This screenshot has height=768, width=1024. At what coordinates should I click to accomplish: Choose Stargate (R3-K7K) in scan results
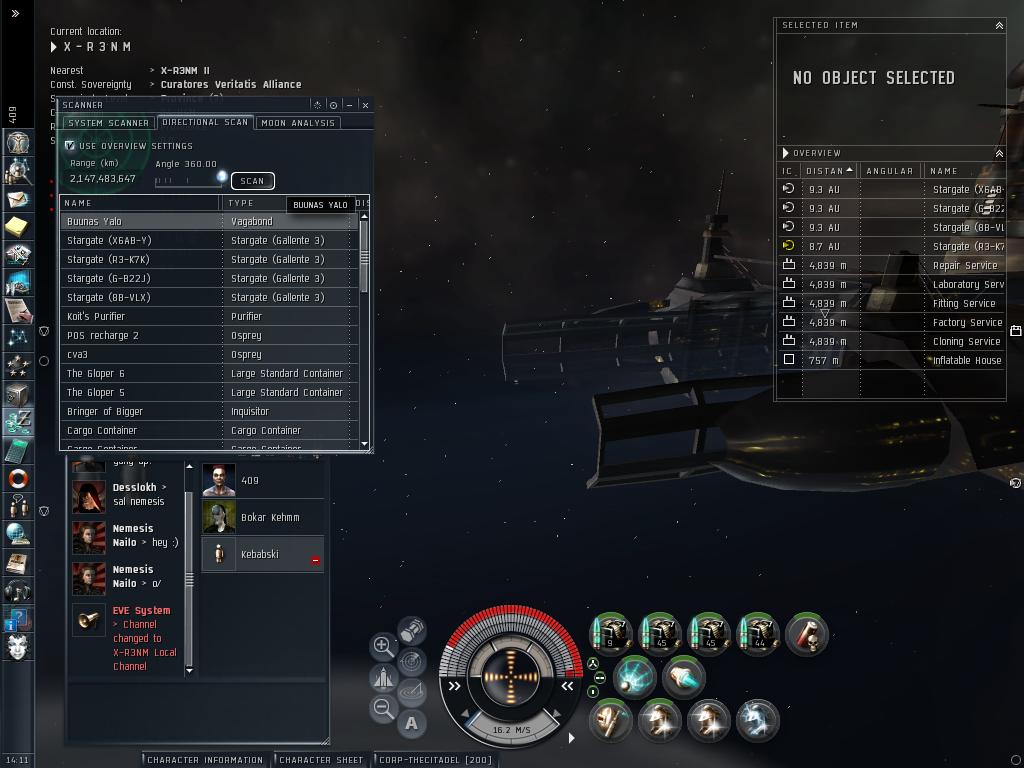140,259
